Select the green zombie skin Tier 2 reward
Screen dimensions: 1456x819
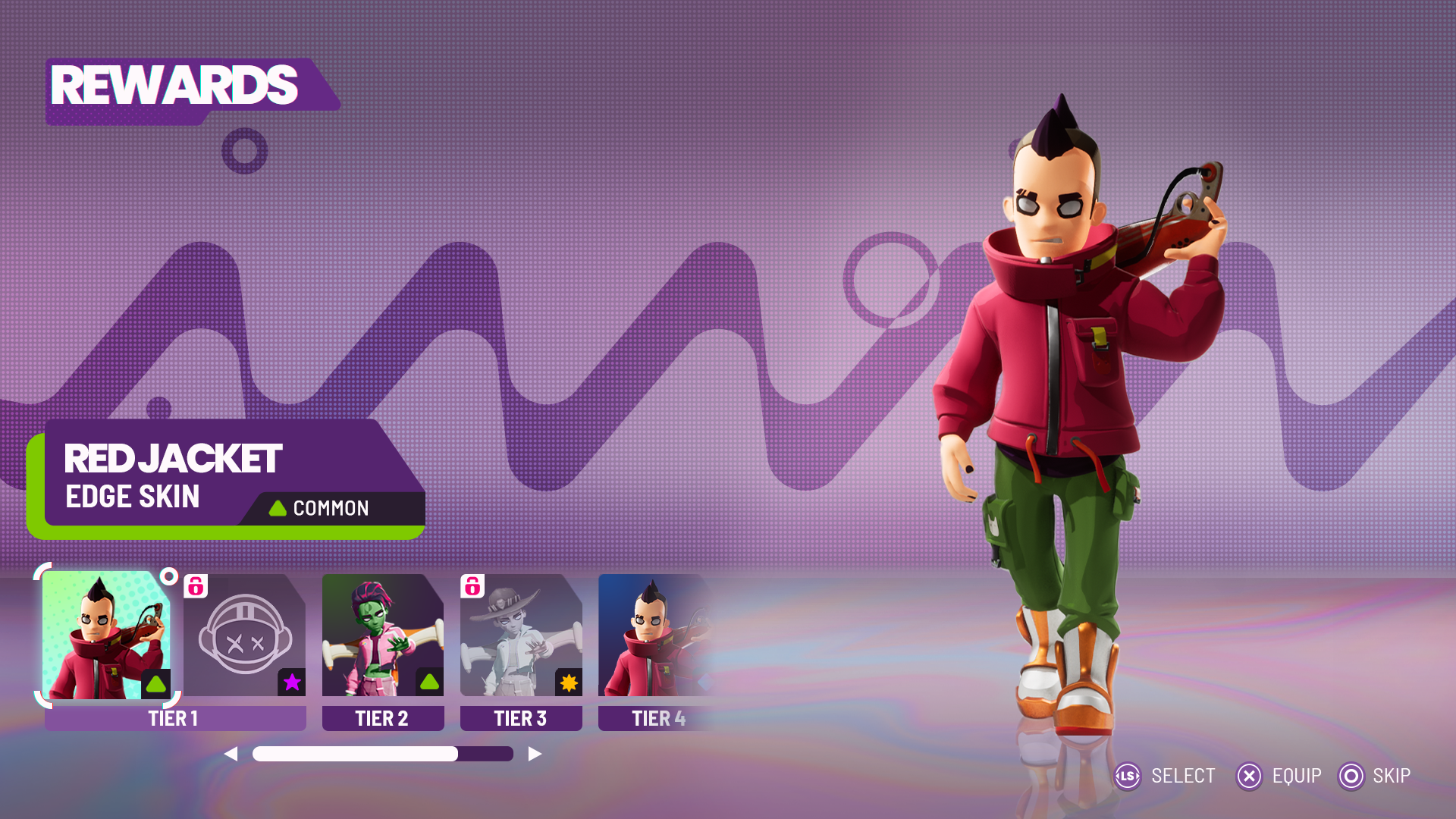pyautogui.click(x=383, y=635)
